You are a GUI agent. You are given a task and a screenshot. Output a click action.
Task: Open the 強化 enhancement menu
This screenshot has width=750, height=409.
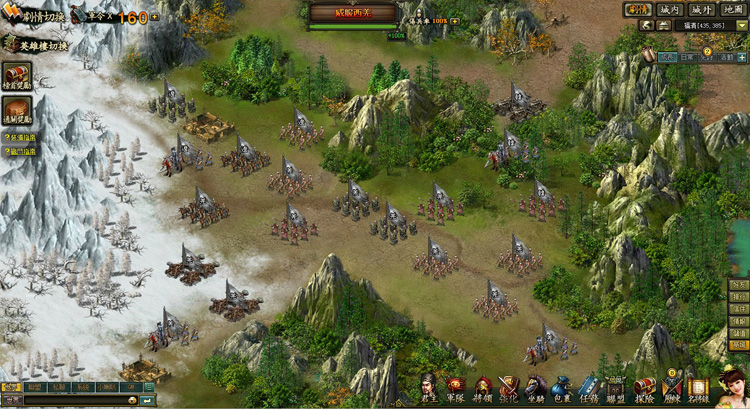click(509, 388)
